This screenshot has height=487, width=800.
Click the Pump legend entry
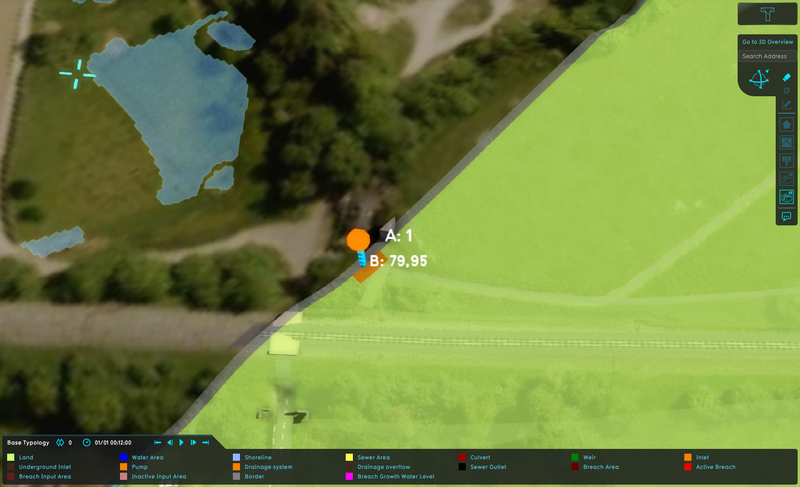pos(139,467)
